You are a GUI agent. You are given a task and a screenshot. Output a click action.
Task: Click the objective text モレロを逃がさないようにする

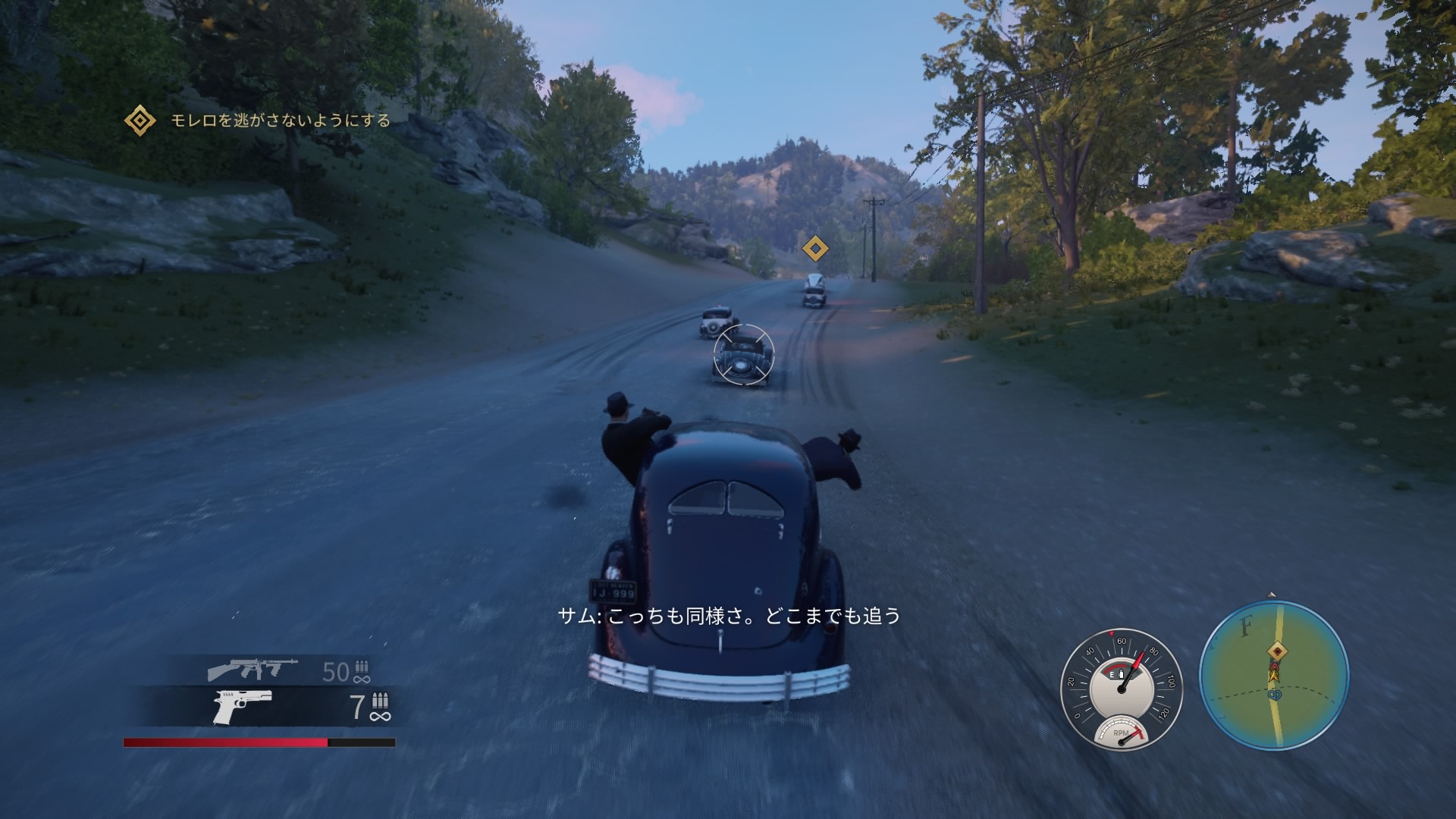tap(279, 120)
